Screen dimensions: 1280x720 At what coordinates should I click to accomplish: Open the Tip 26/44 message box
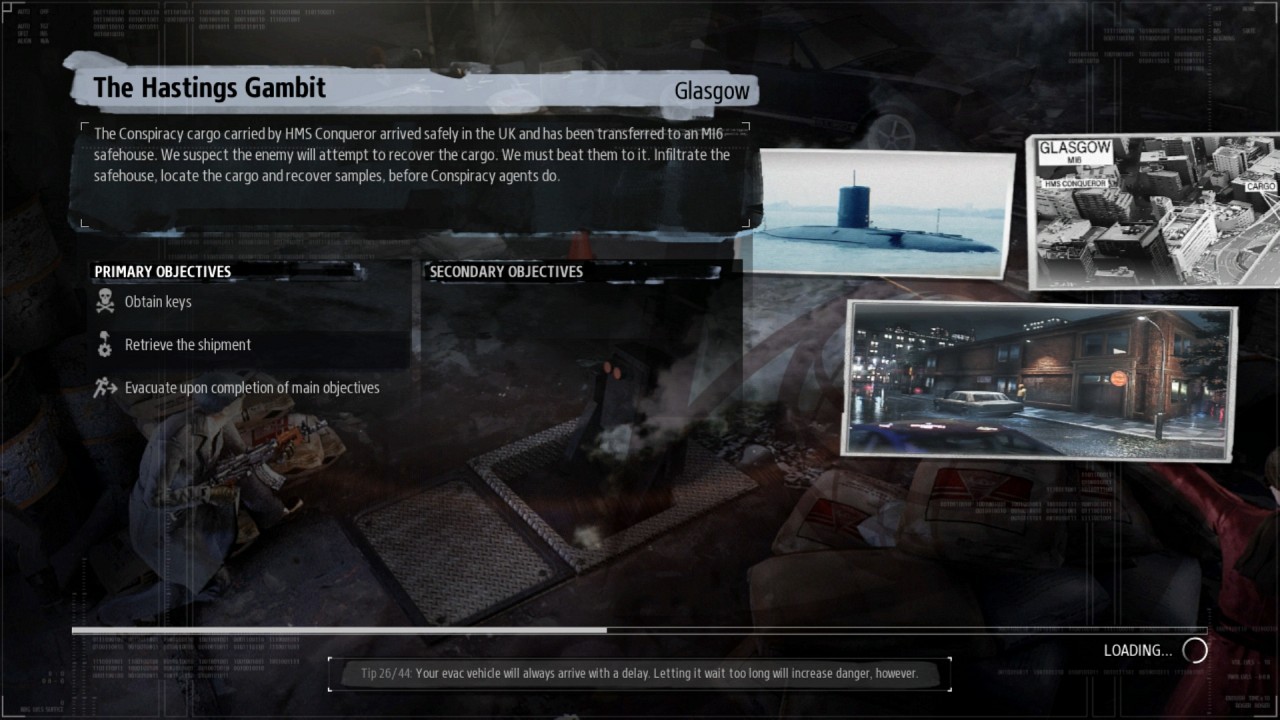(638, 673)
